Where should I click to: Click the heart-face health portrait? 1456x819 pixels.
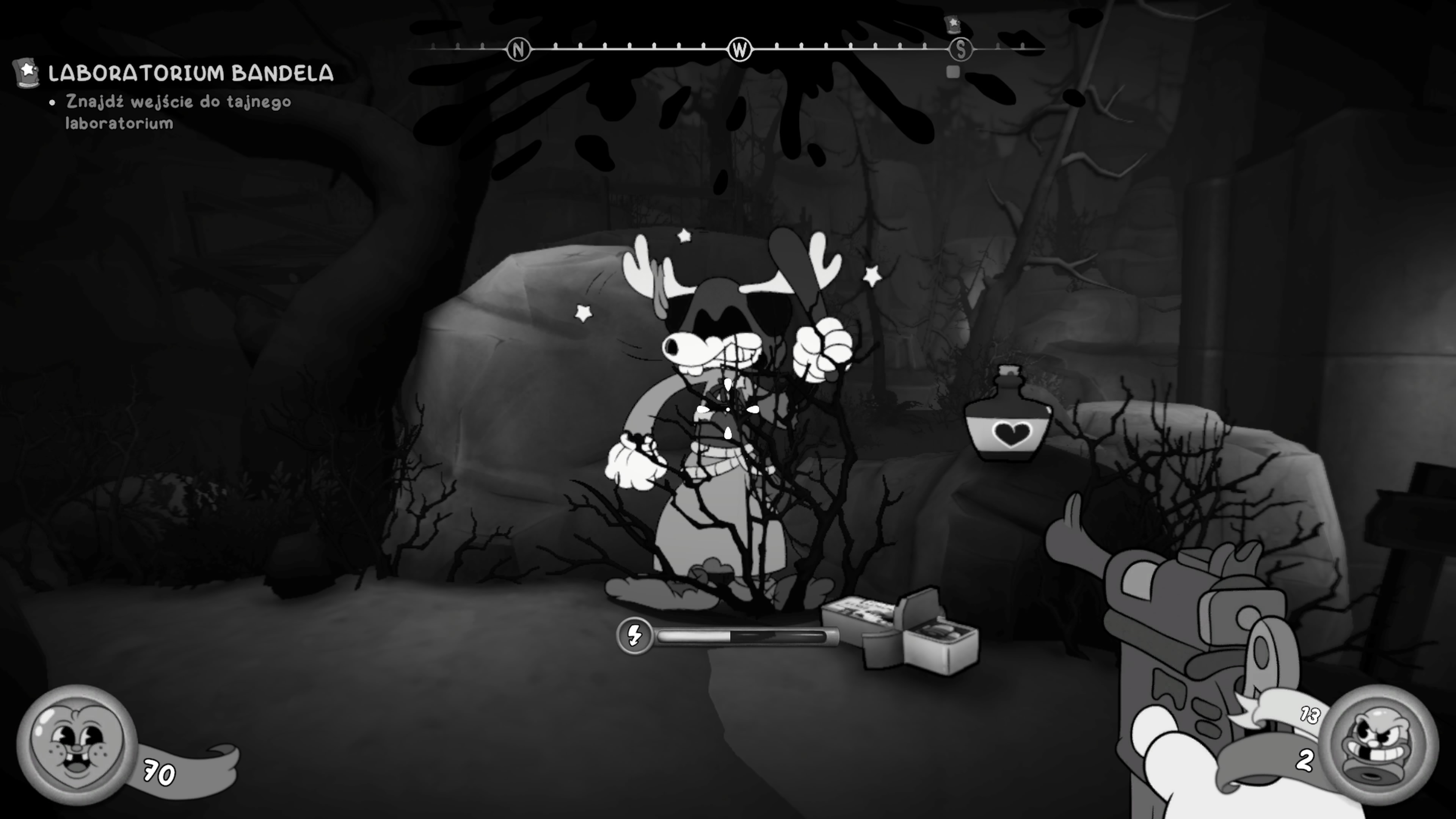point(77,744)
